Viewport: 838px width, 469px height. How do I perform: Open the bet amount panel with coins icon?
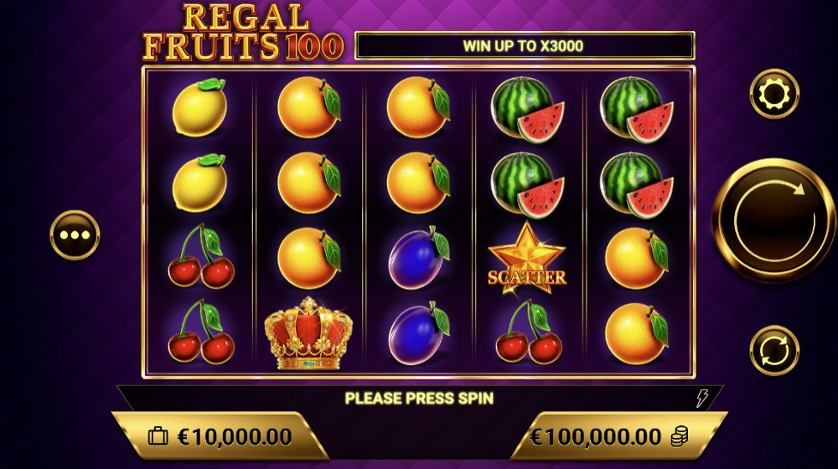pos(610,437)
